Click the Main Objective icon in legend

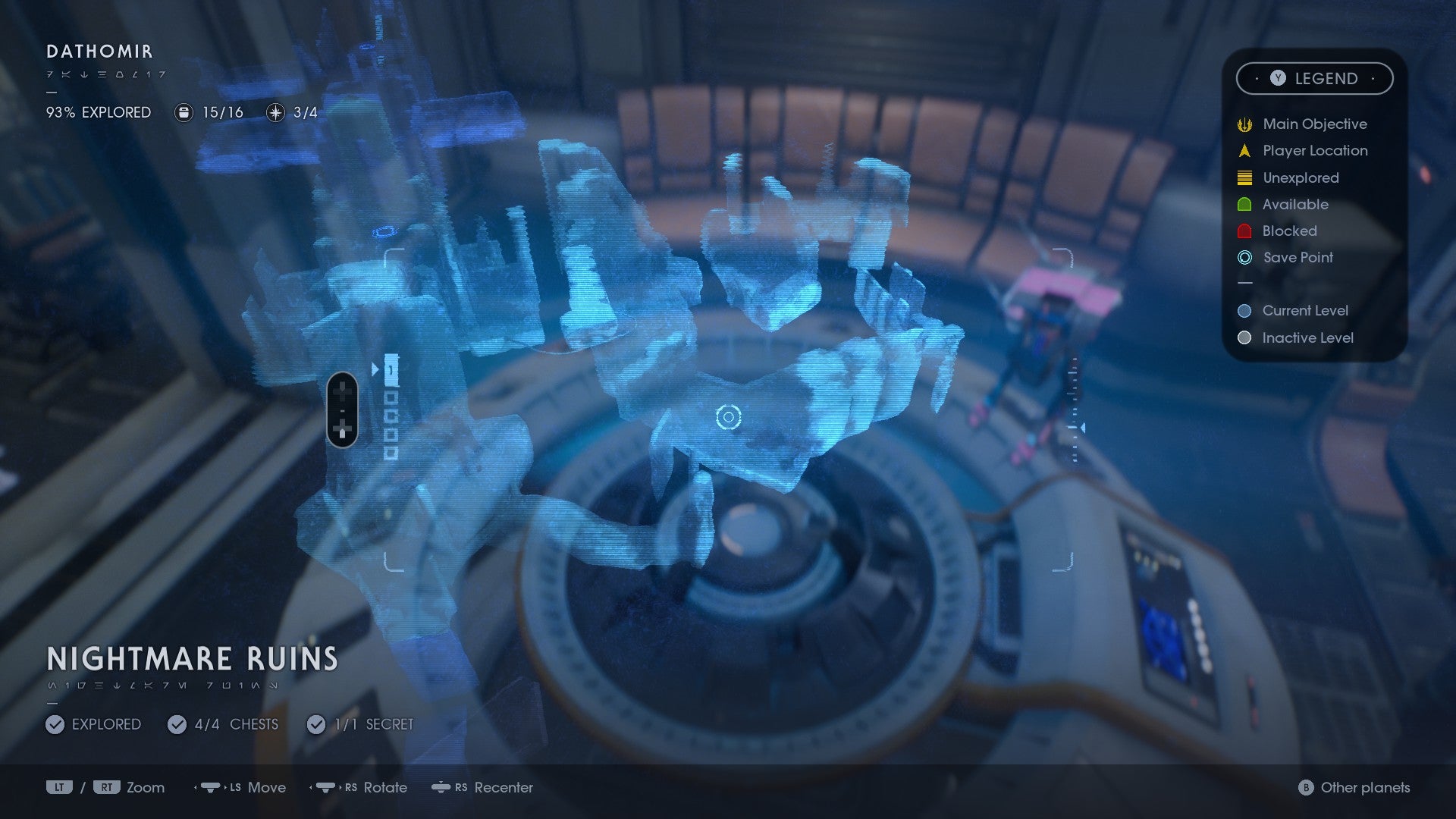point(1244,124)
